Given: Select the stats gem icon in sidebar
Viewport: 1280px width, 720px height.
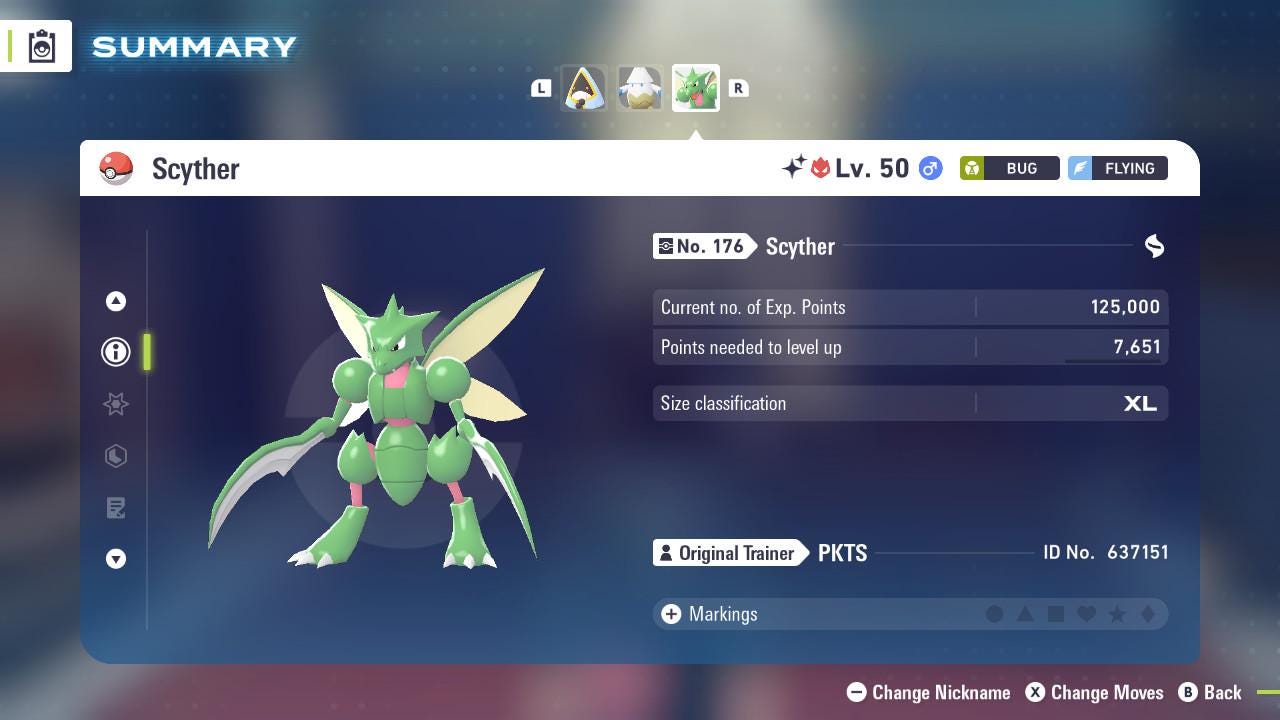Looking at the screenshot, I should click(116, 456).
